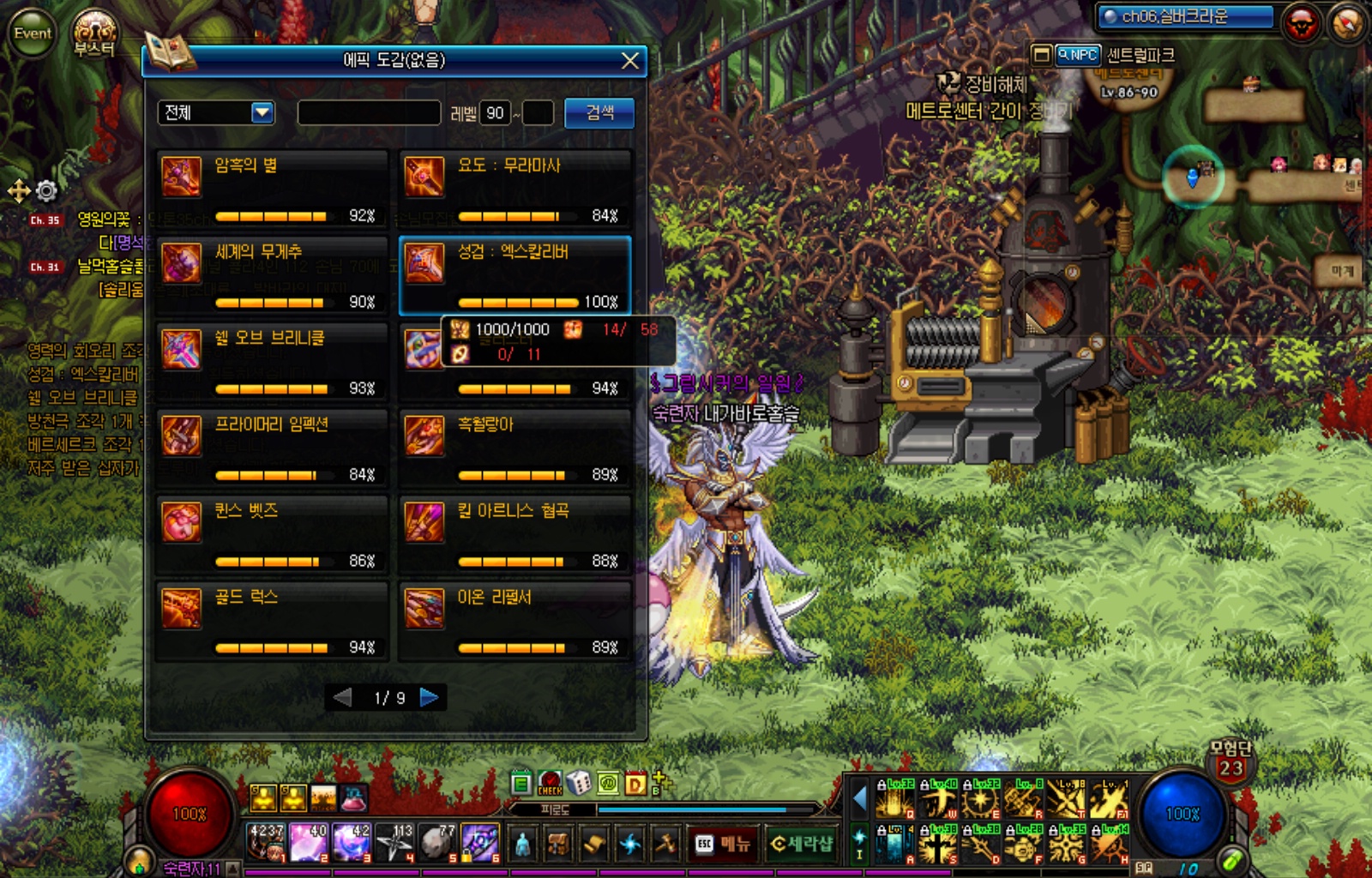1372x878 pixels.
Task: Open the channel ch06 selector
Action: point(1188,16)
